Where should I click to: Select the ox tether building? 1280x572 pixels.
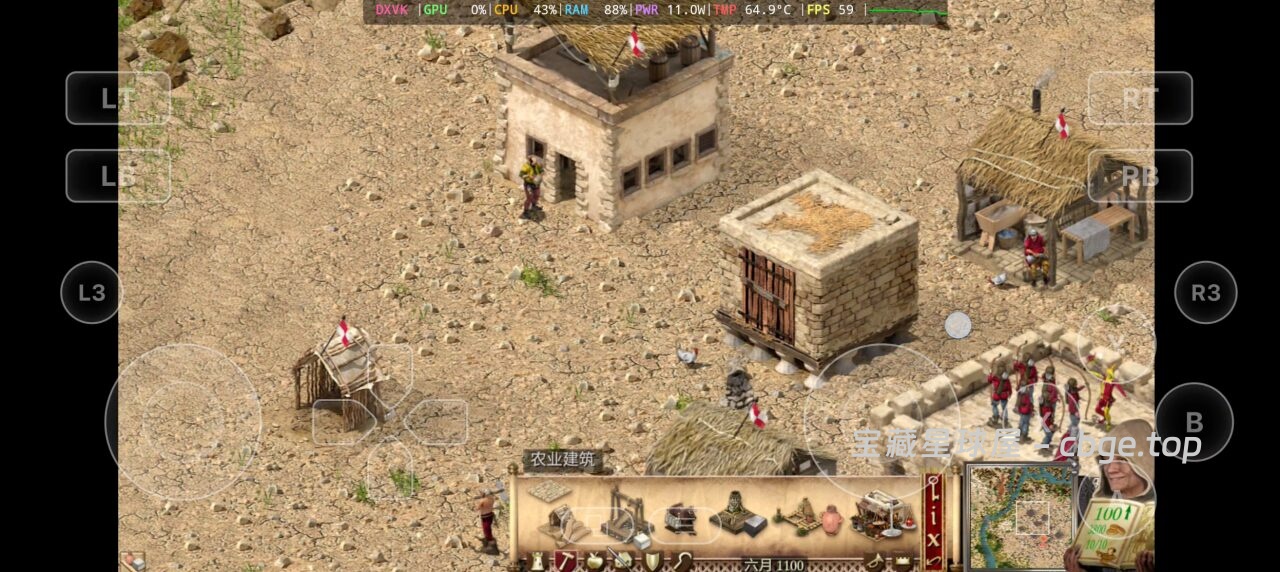pyautogui.click(x=682, y=518)
